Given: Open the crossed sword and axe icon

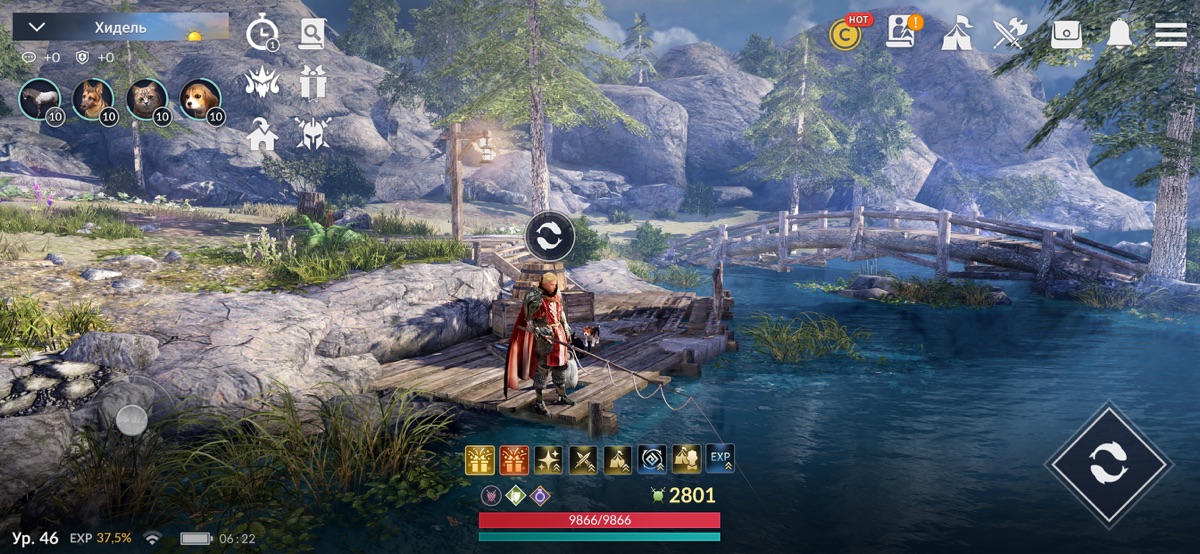Looking at the screenshot, I should [1009, 34].
